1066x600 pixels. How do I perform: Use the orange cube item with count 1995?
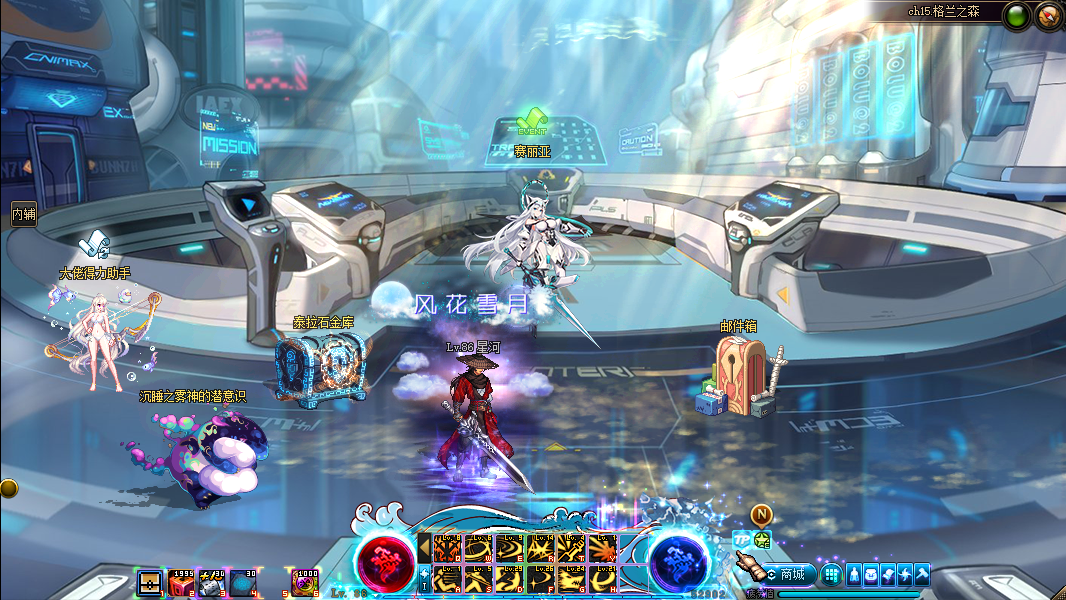click(181, 582)
